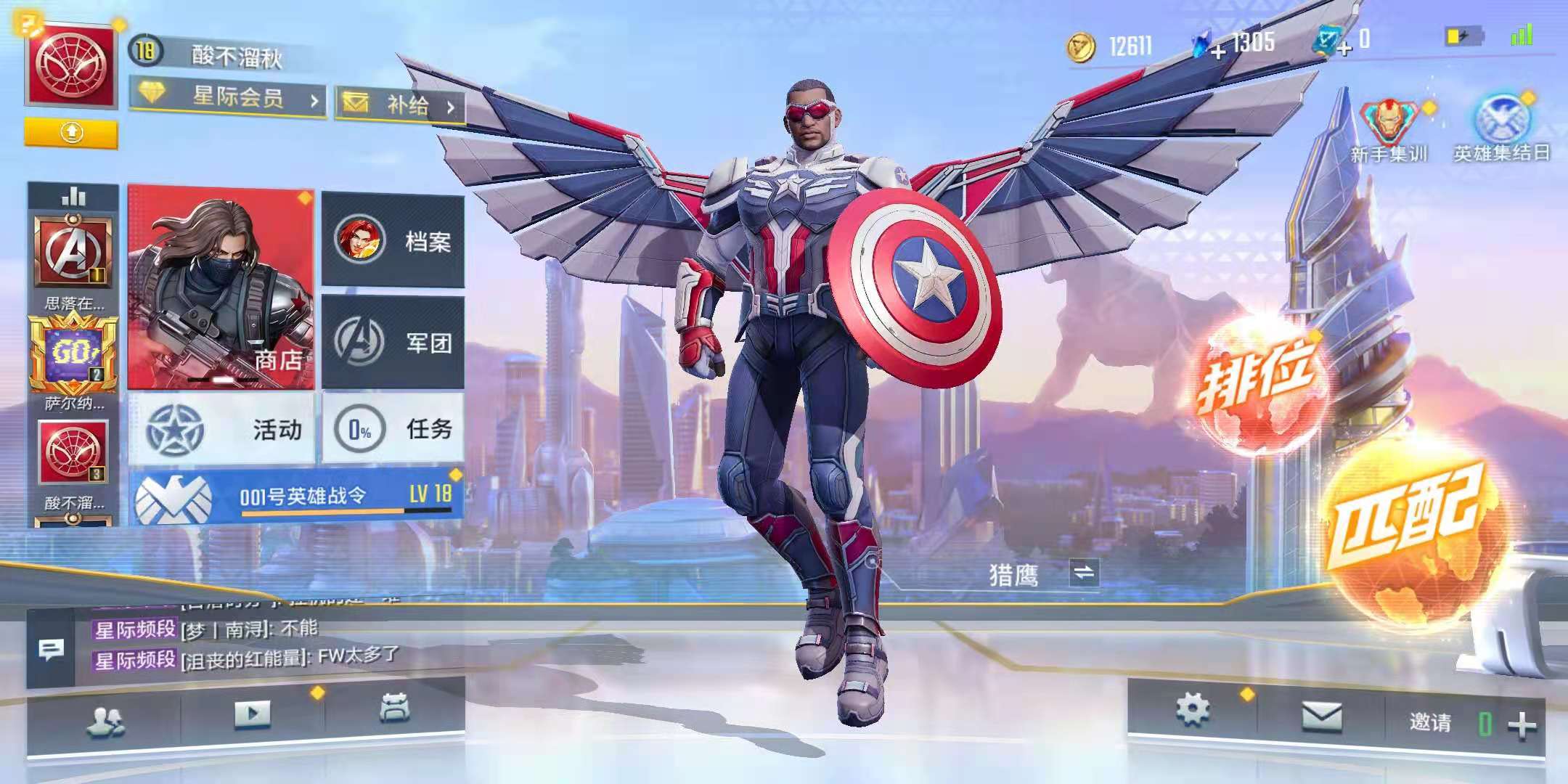The image size is (1568, 784).
Task: Open the video replay icon
Action: click(252, 714)
